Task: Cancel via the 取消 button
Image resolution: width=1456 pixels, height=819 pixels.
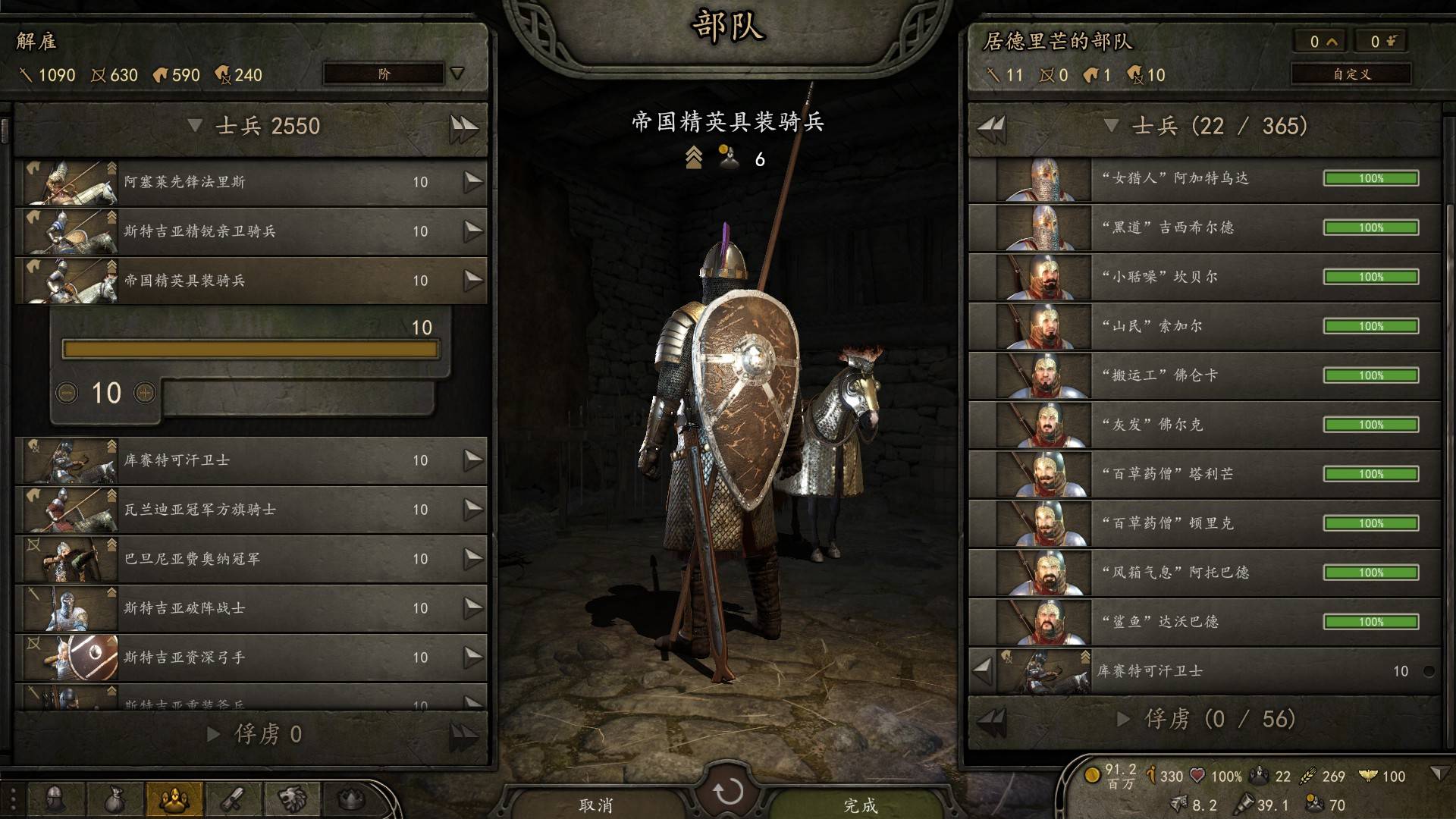Action: tap(596, 804)
